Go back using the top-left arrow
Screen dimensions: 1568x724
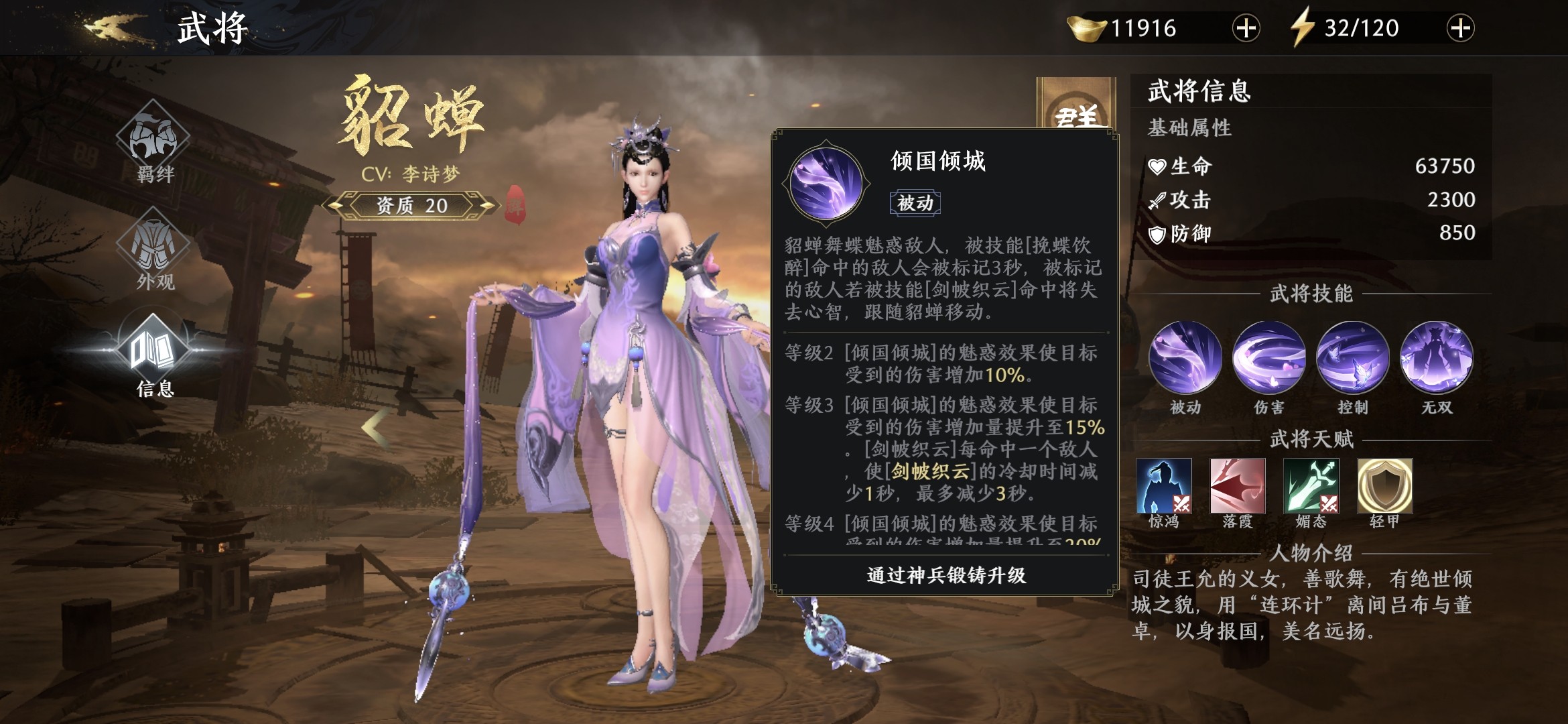(115, 28)
